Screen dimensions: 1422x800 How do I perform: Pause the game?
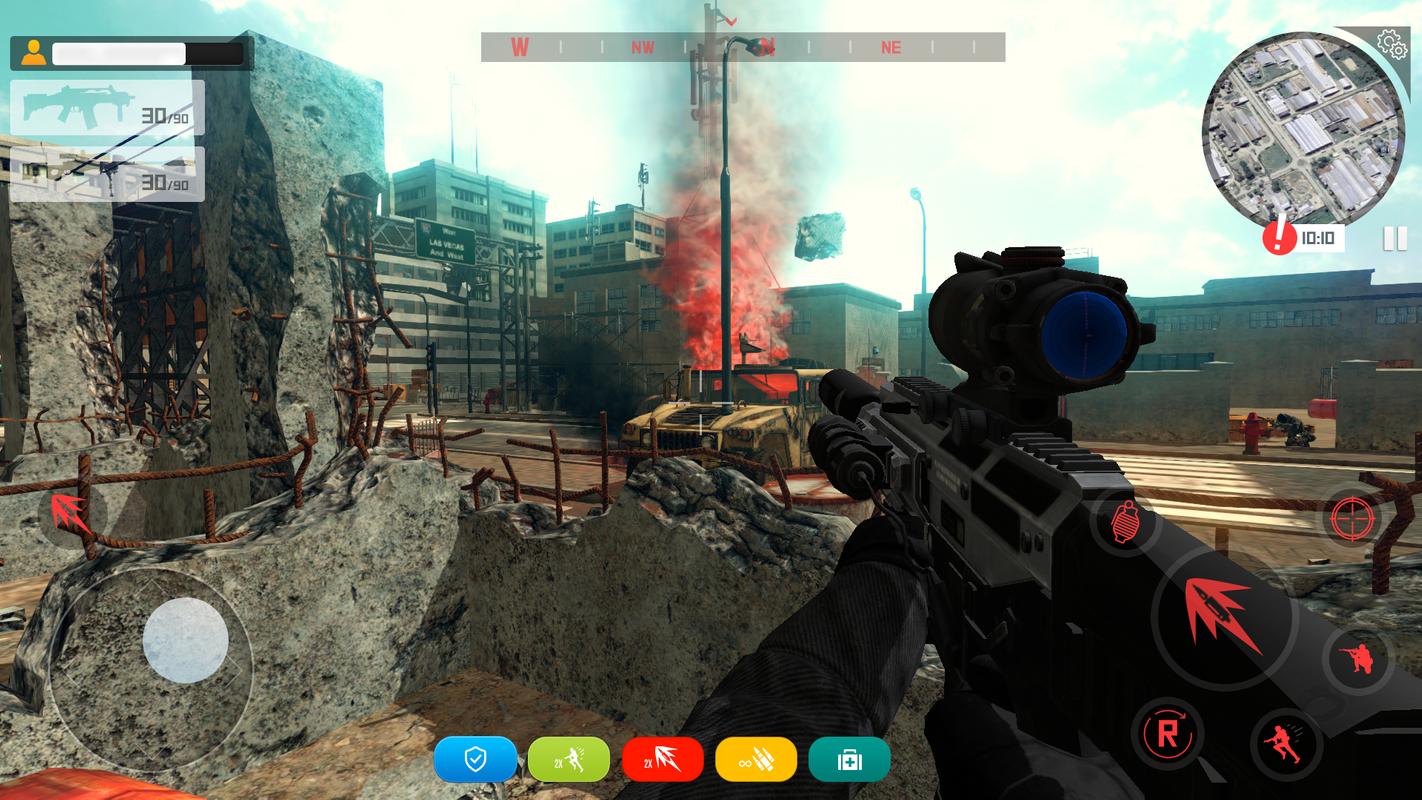point(1389,238)
